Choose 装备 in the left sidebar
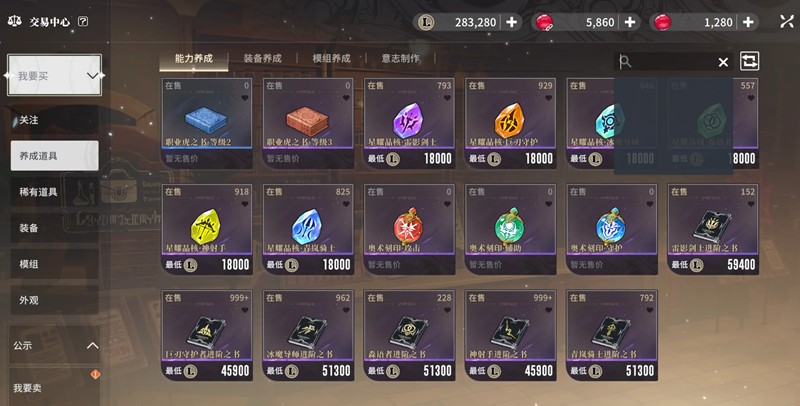This screenshot has width=800, height=406. coord(29,228)
